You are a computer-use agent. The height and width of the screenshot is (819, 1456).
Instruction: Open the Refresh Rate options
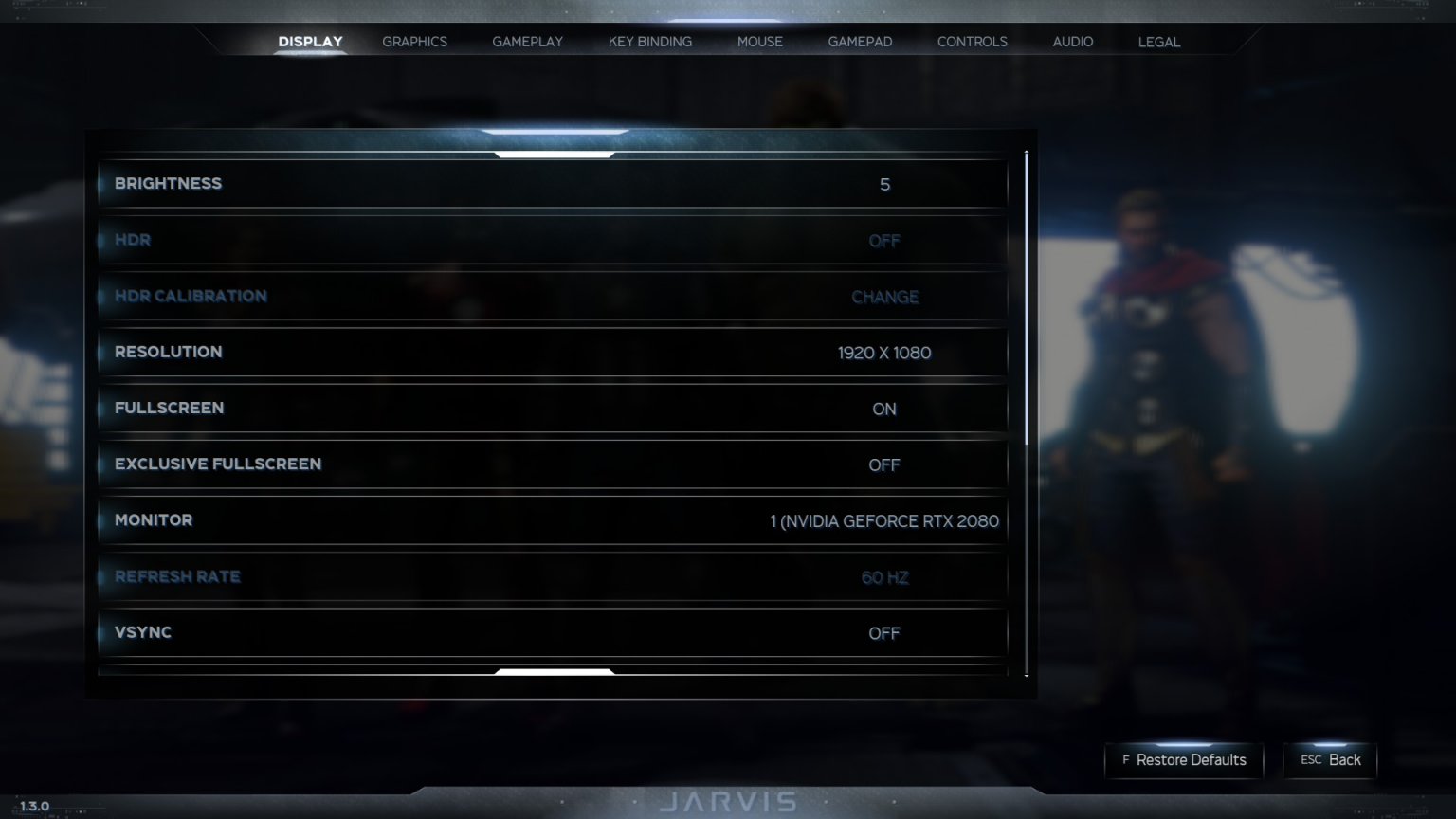coord(883,576)
